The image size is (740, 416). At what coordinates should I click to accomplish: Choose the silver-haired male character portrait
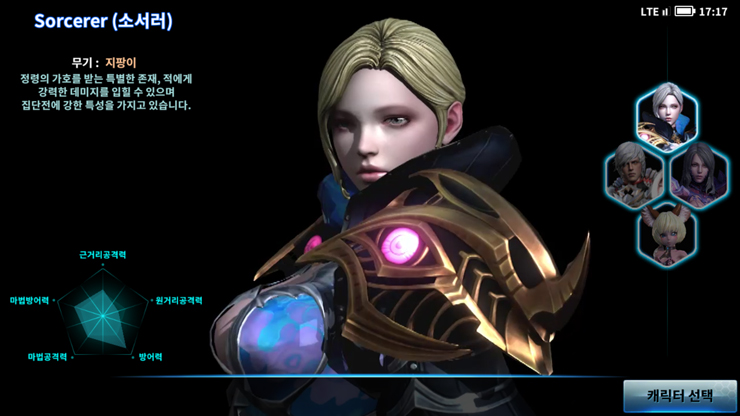point(634,174)
